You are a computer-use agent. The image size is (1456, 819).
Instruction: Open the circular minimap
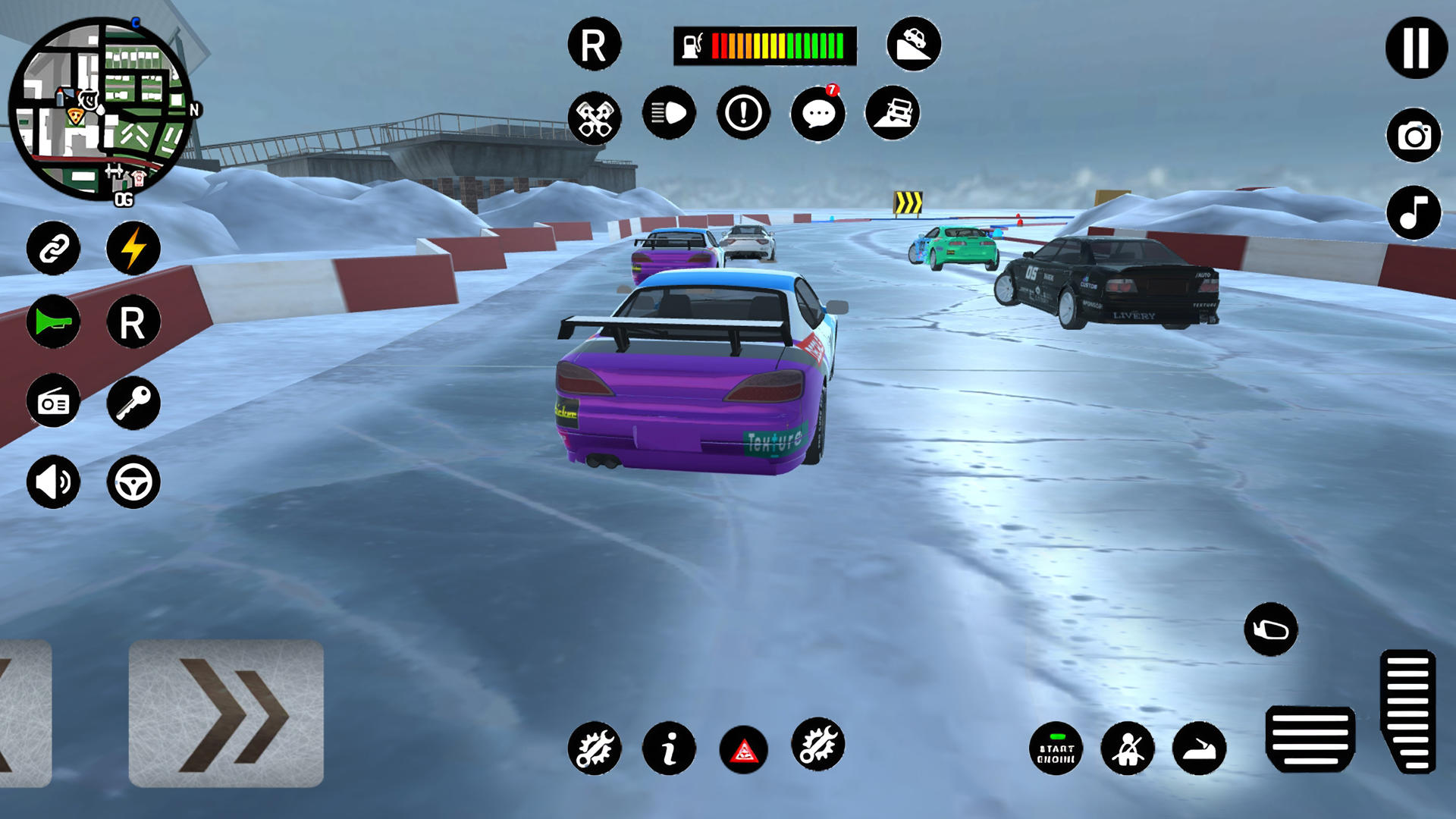(x=100, y=110)
